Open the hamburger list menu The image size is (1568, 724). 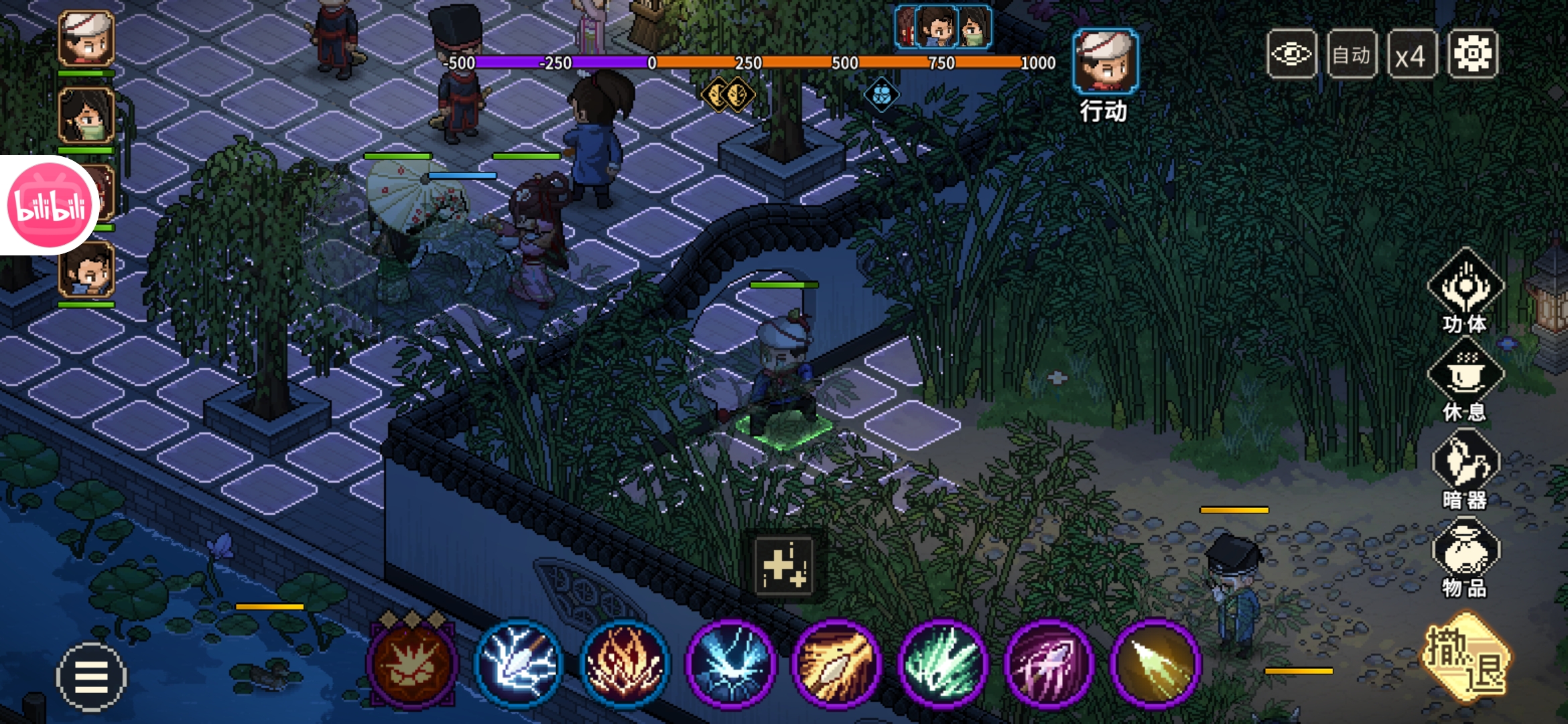(91, 676)
